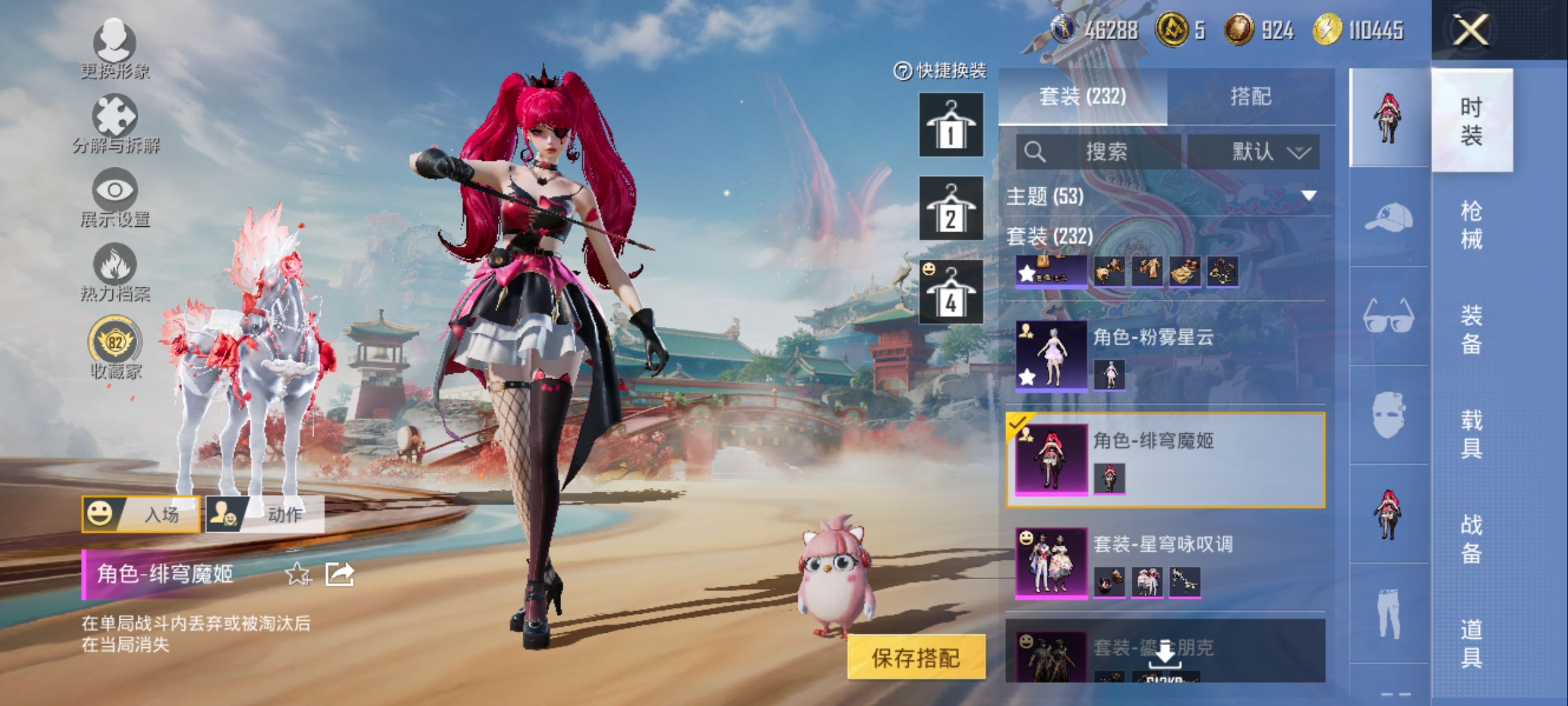Switch to the 枪械 firearms category
Viewport: 1568px width, 706px height.
[1471, 225]
